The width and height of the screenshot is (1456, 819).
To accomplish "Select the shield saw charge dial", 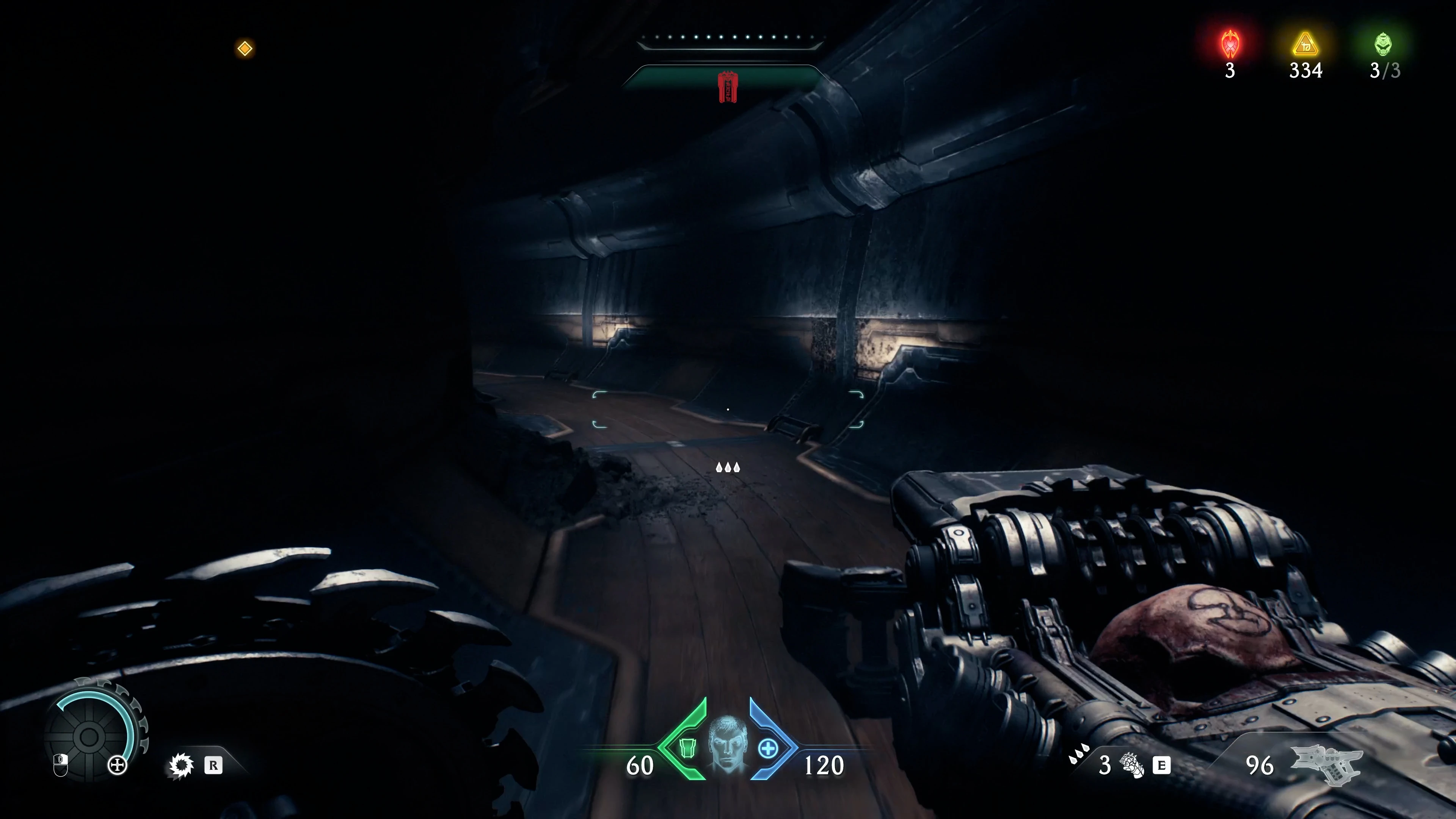I will coord(89,736).
